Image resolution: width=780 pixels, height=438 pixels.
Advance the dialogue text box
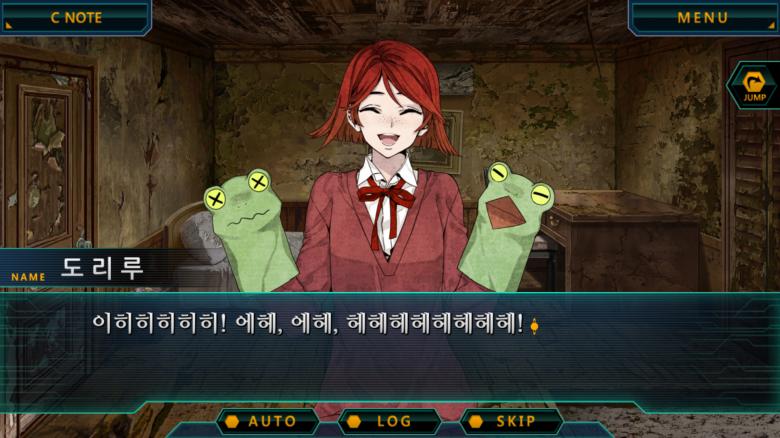[400, 345]
